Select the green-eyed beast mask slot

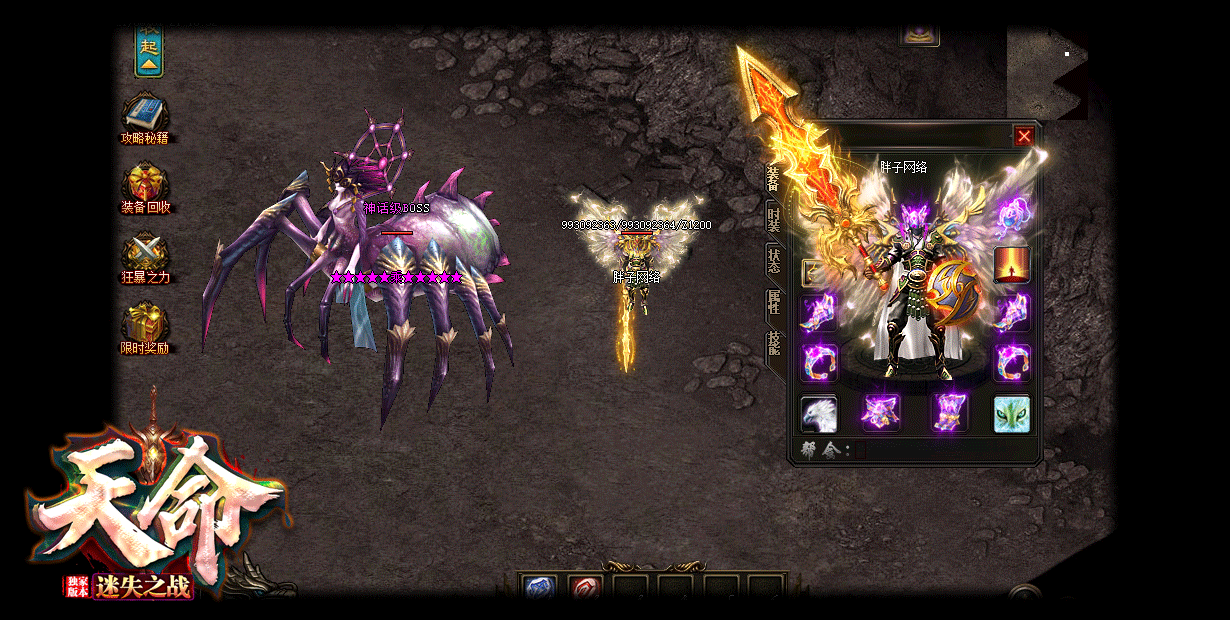1011,413
